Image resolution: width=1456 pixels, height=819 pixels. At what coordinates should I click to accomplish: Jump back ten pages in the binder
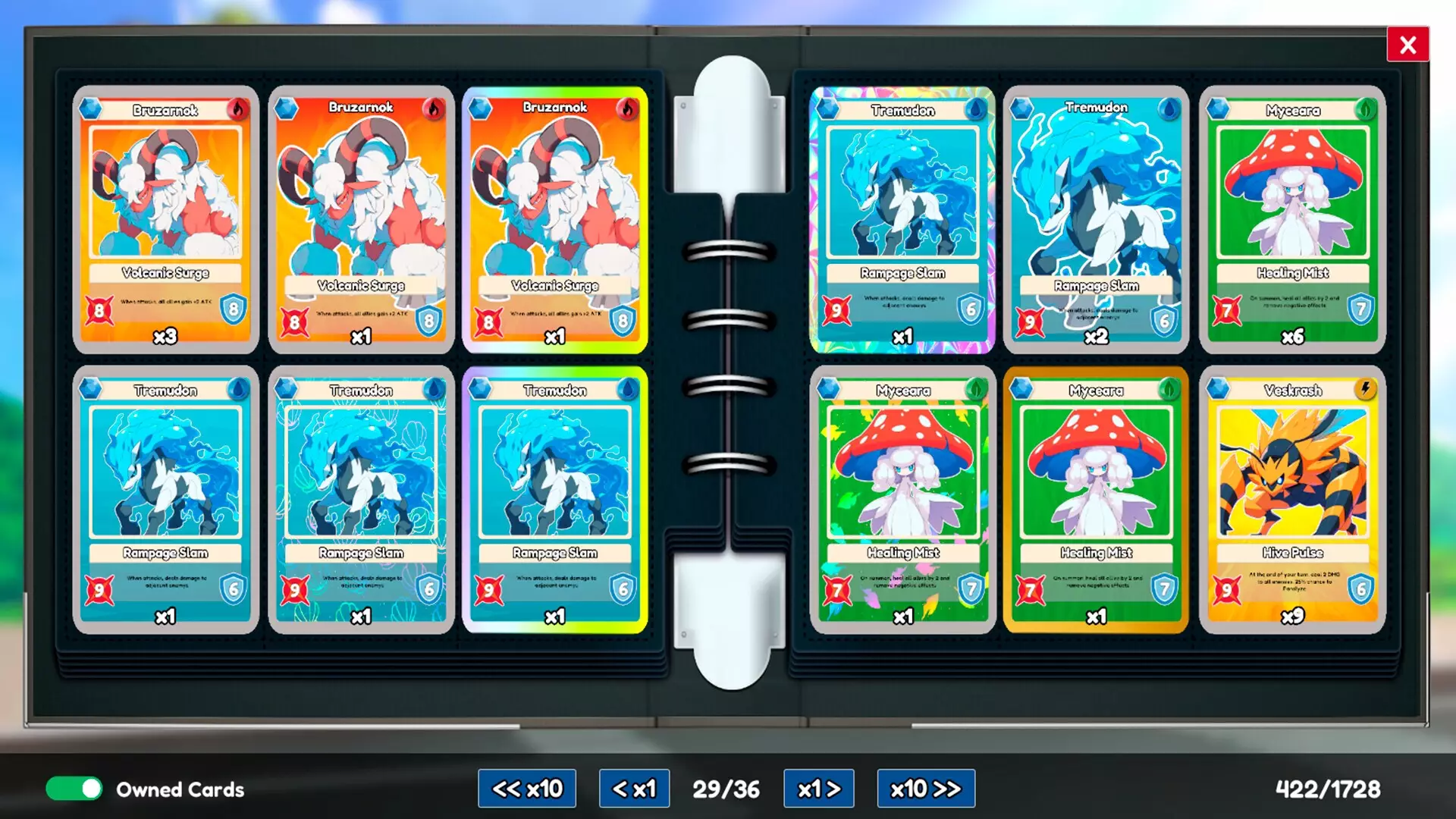click(527, 789)
